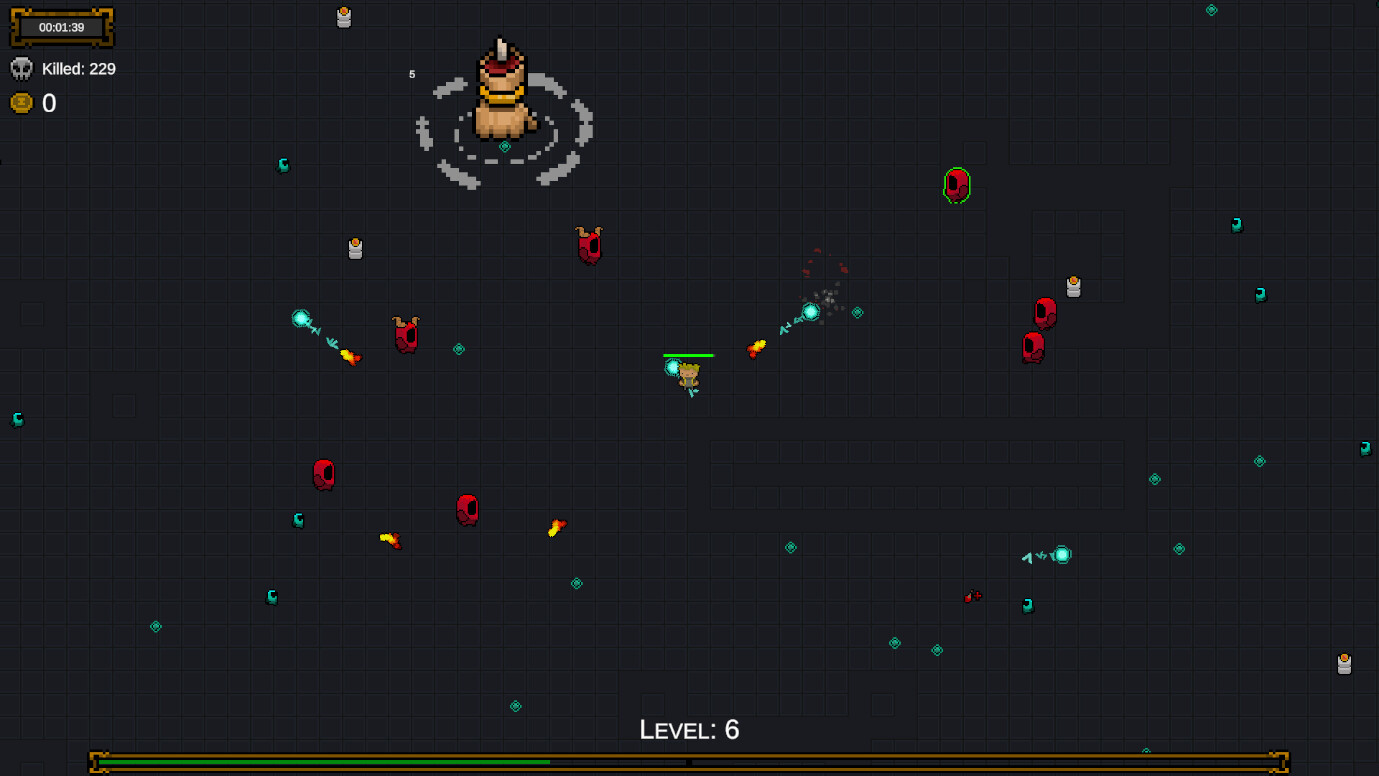Click the coin count reading 0
The image size is (1379, 776).
point(48,102)
